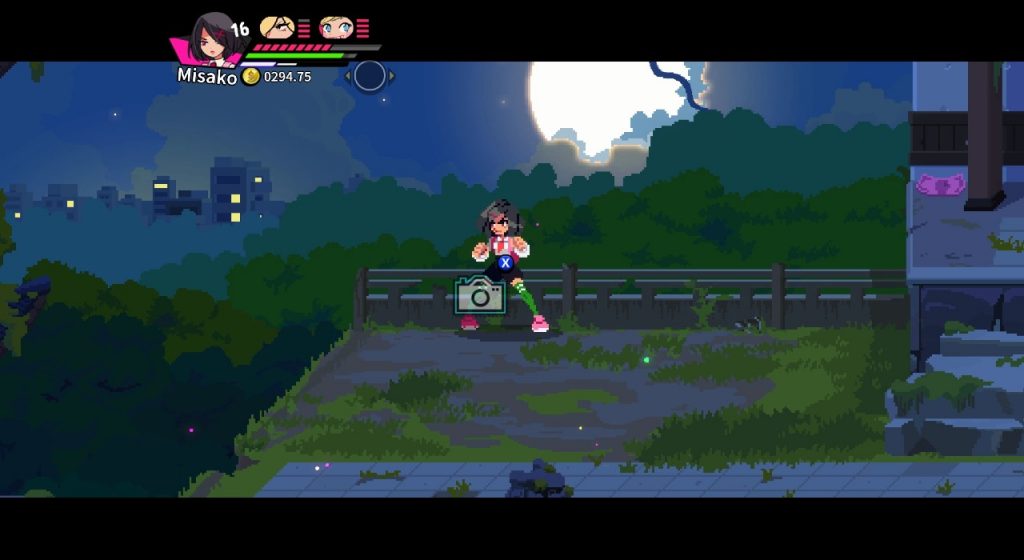Open the empty circular item slot

[370, 76]
